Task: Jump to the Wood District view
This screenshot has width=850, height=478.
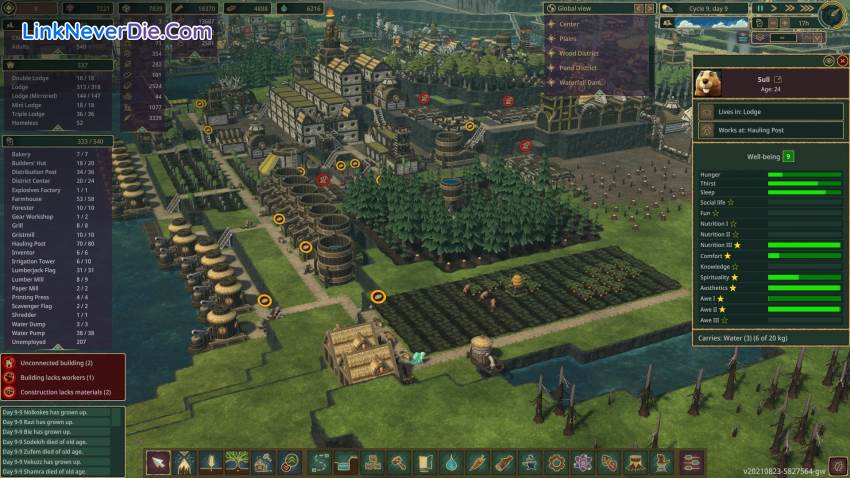Action: click(x=580, y=53)
